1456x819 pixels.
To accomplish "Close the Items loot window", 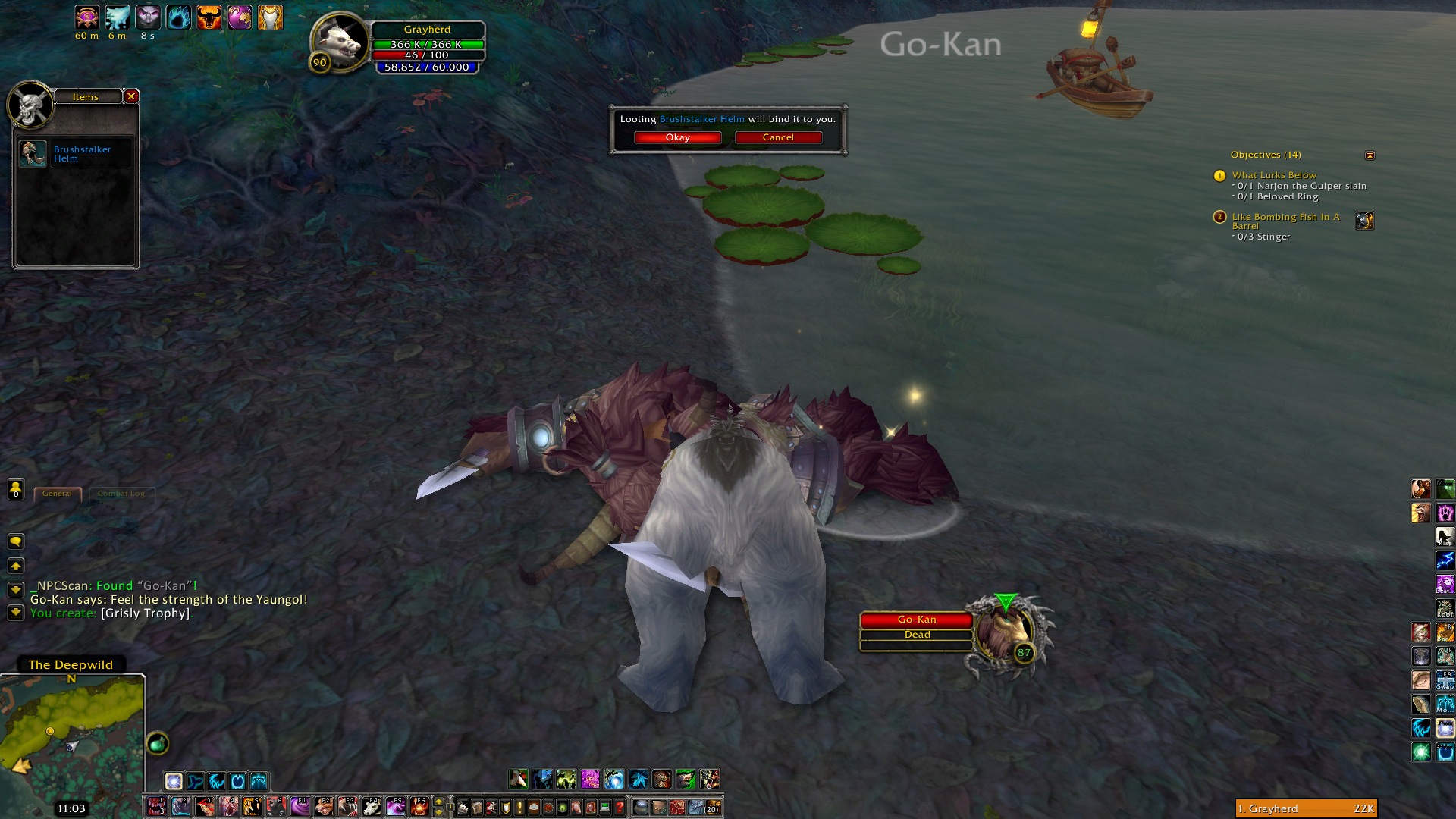I will pyautogui.click(x=131, y=96).
